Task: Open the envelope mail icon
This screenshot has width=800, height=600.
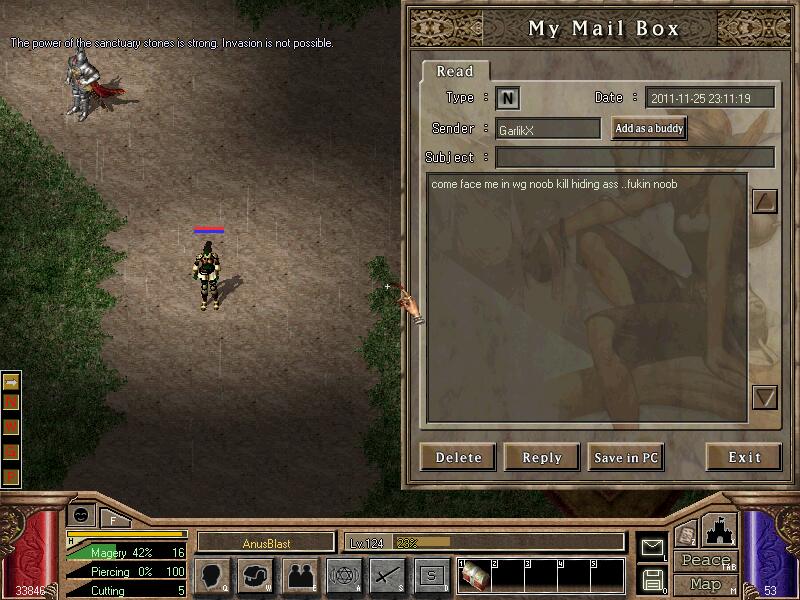Action: pyautogui.click(x=652, y=548)
